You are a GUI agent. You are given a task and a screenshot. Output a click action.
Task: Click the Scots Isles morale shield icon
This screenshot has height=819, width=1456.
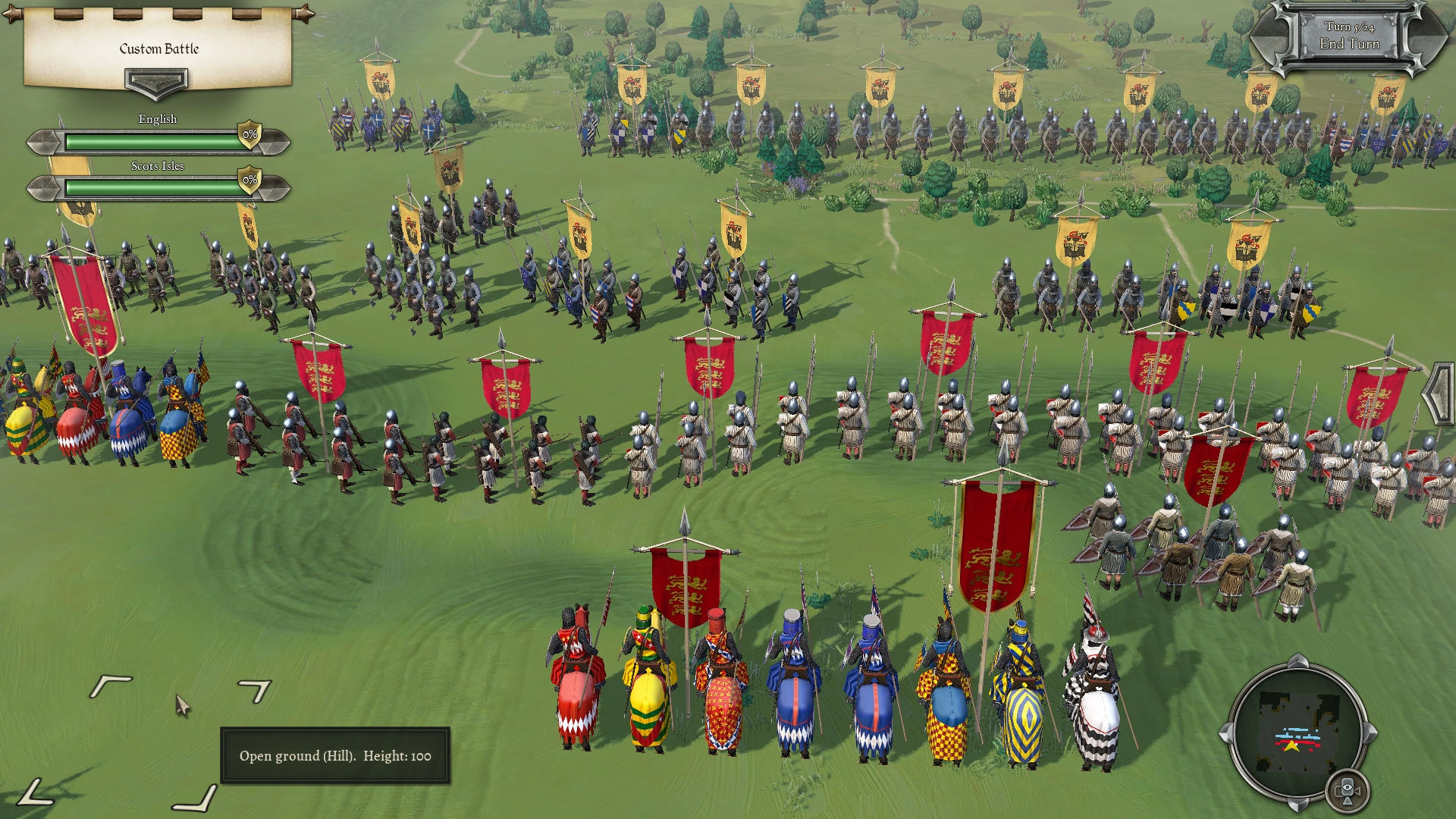249,180
